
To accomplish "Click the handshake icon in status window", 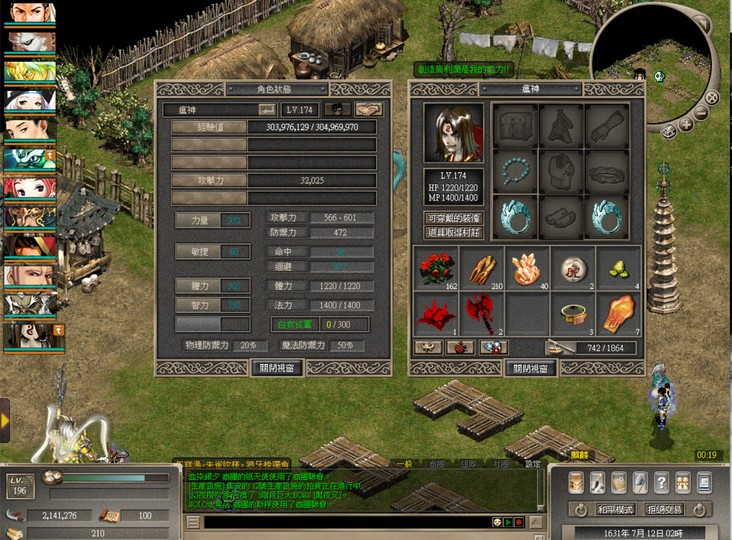I will 369,109.
